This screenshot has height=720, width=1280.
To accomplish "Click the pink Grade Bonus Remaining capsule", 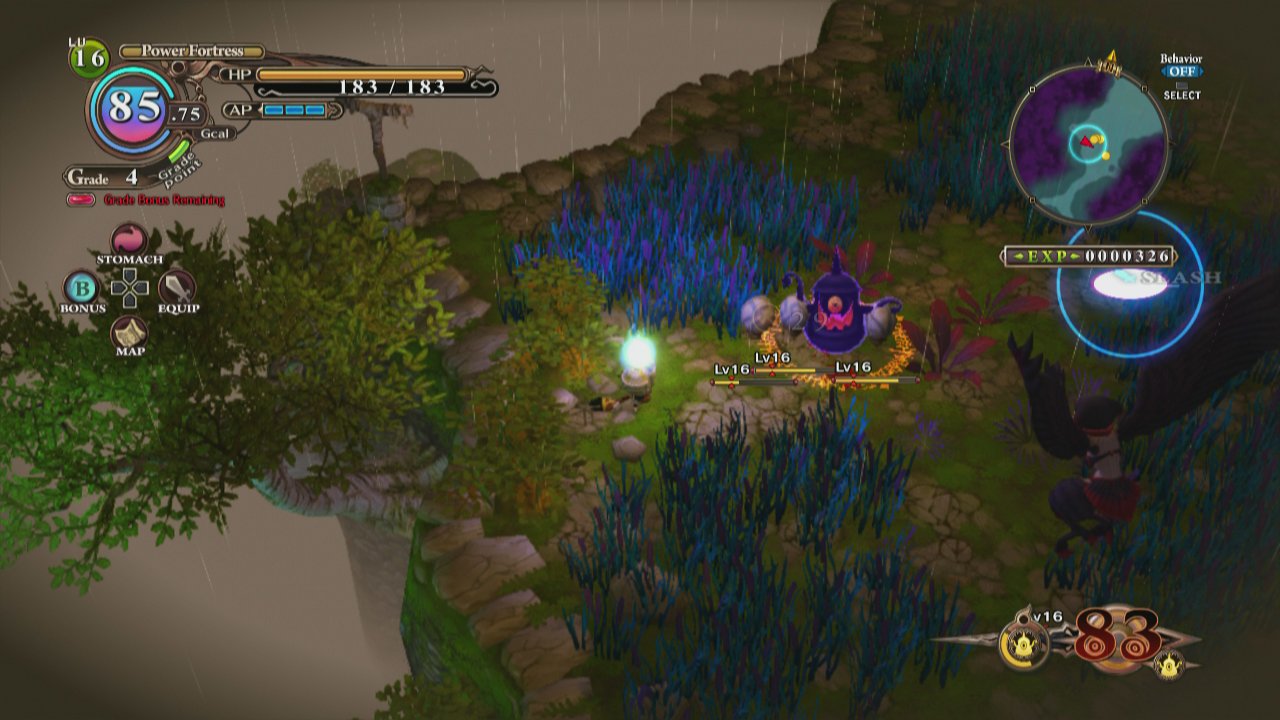I will coord(82,200).
